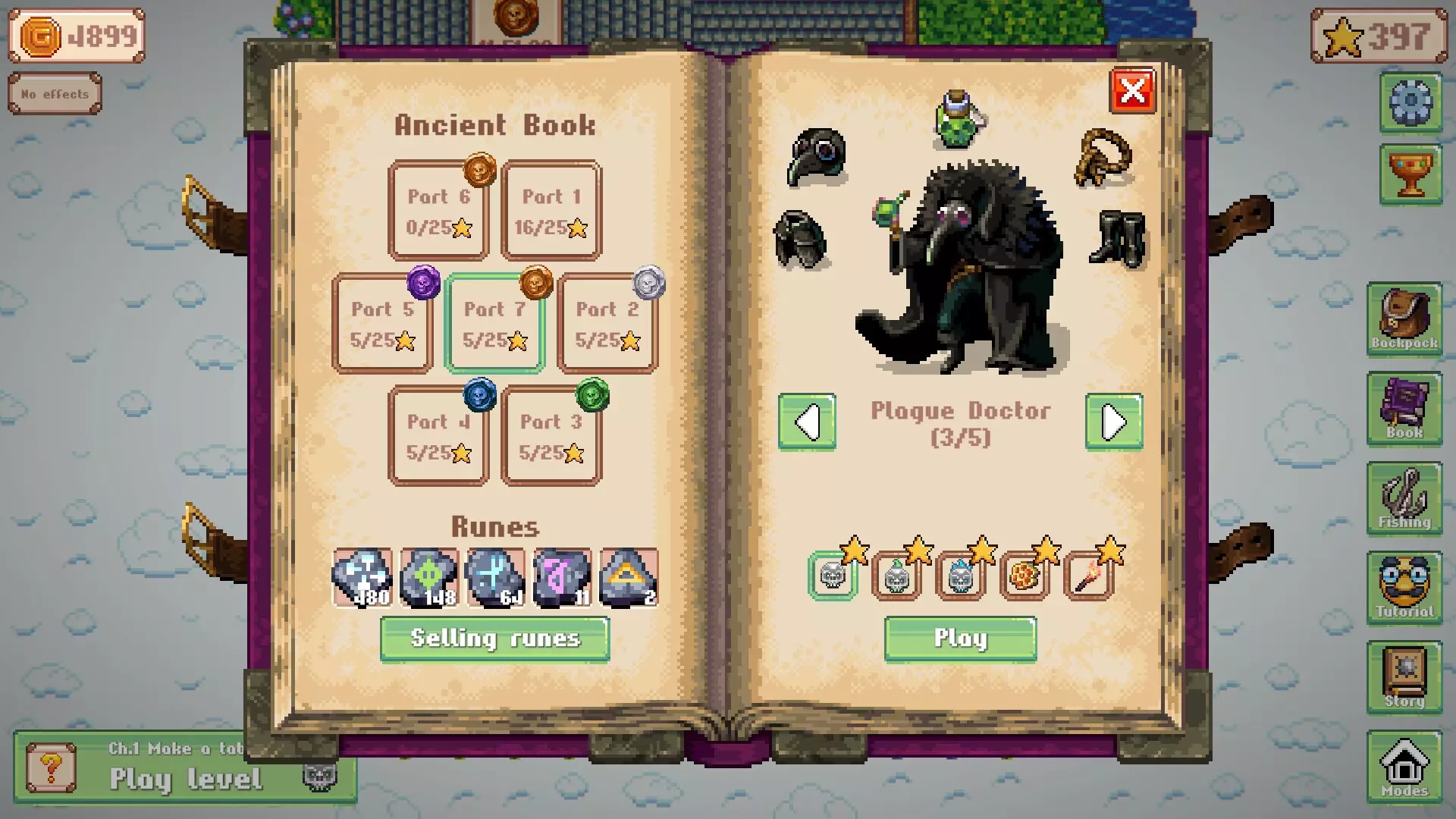Image resolution: width=1456 pixels, height=819 pixels.
Task: Select the green-capped skull difficulty
Action: pyautogui.click(x=897, y=578)
